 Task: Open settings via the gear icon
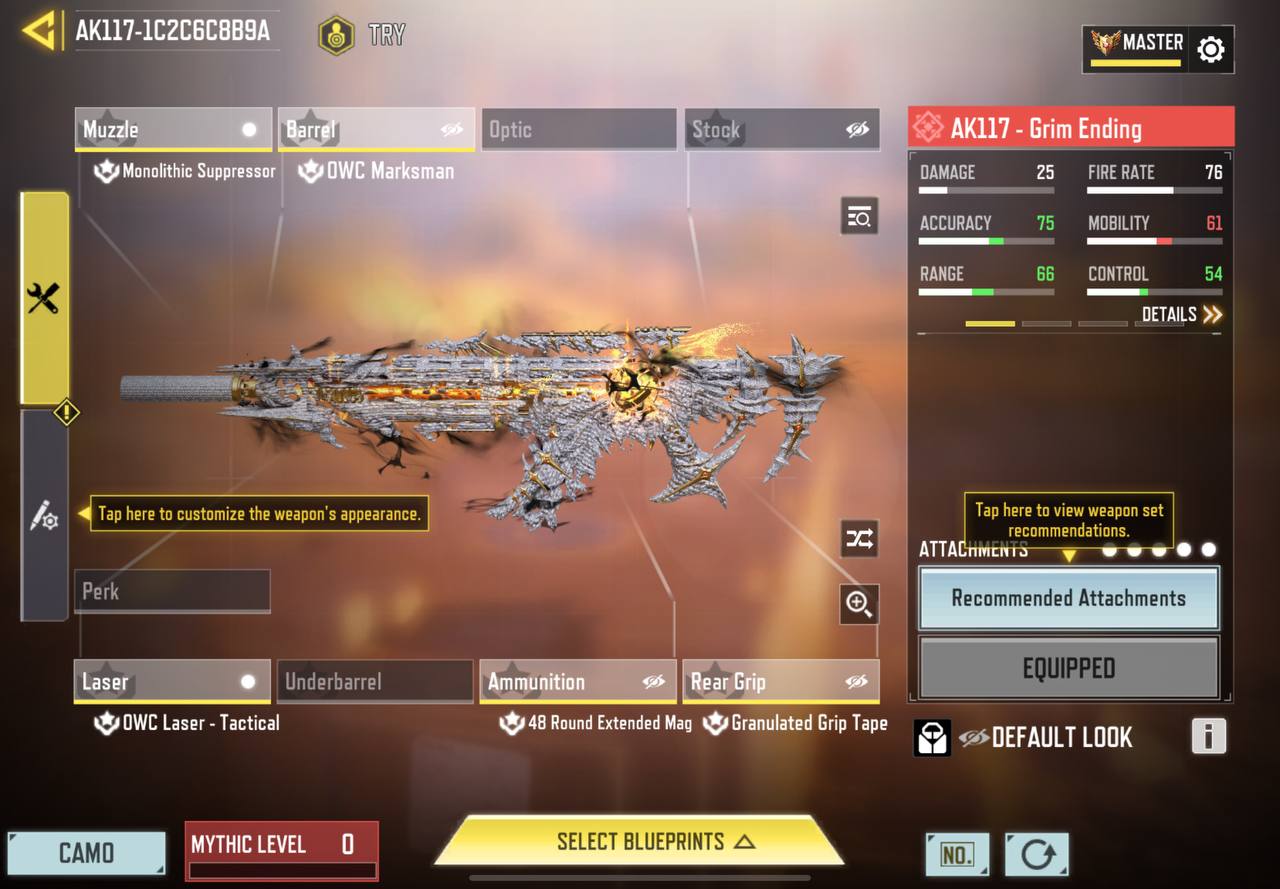pos(1210,49)
